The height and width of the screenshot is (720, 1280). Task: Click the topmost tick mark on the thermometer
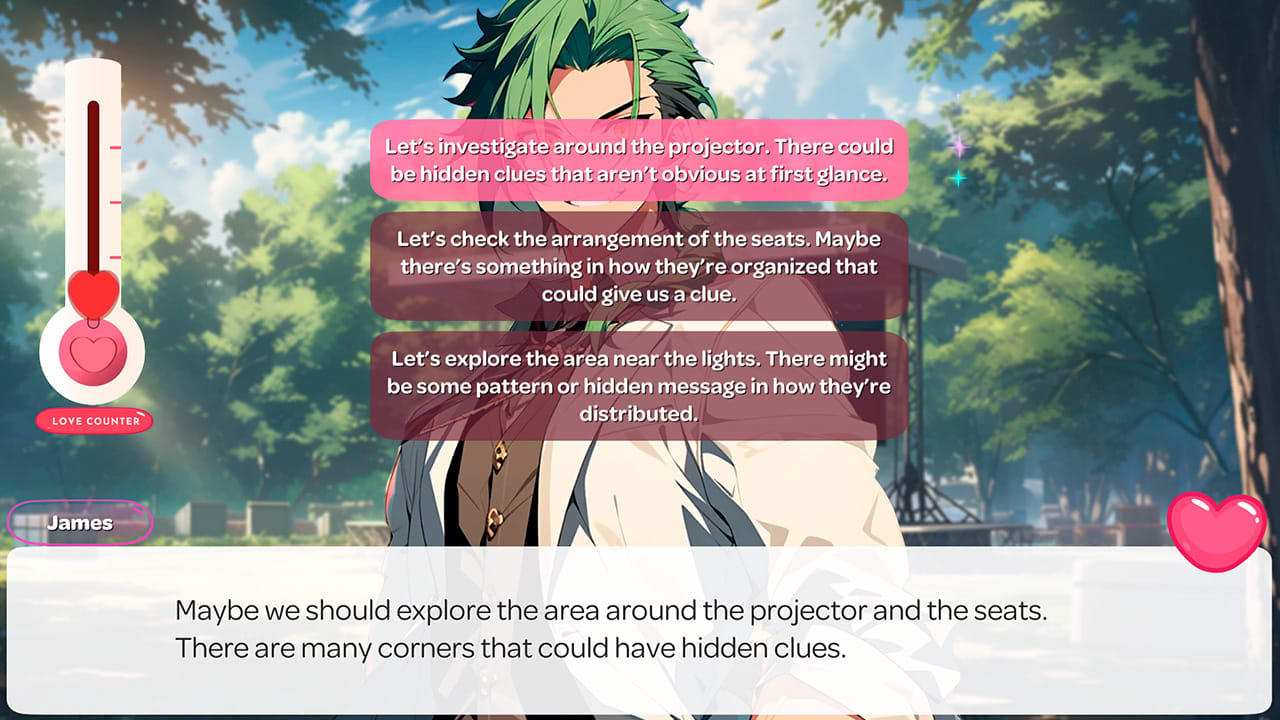pos(113,146)
